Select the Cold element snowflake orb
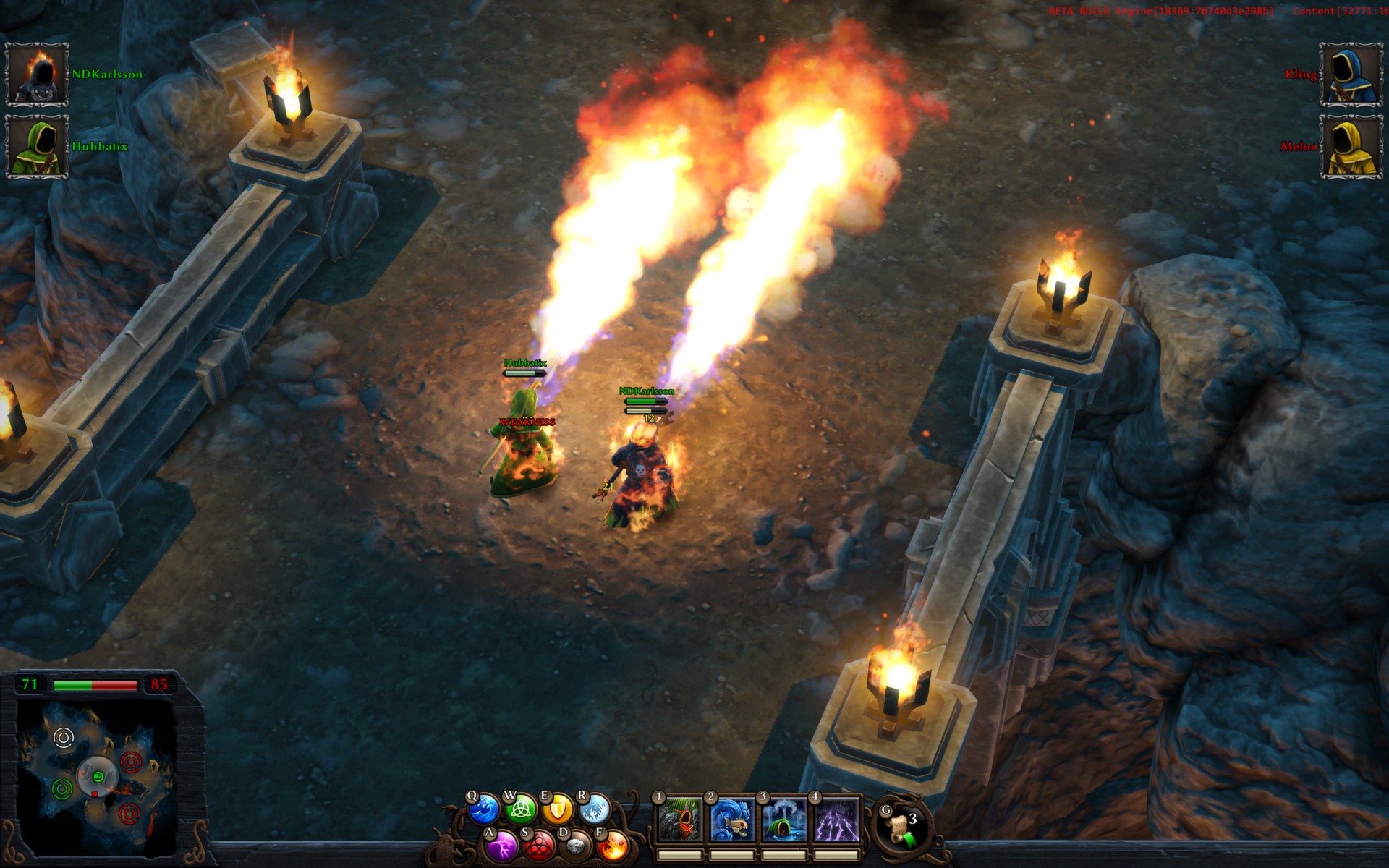Image resolution: width=1389 pixels, height=868 pixels. (594, 809)
